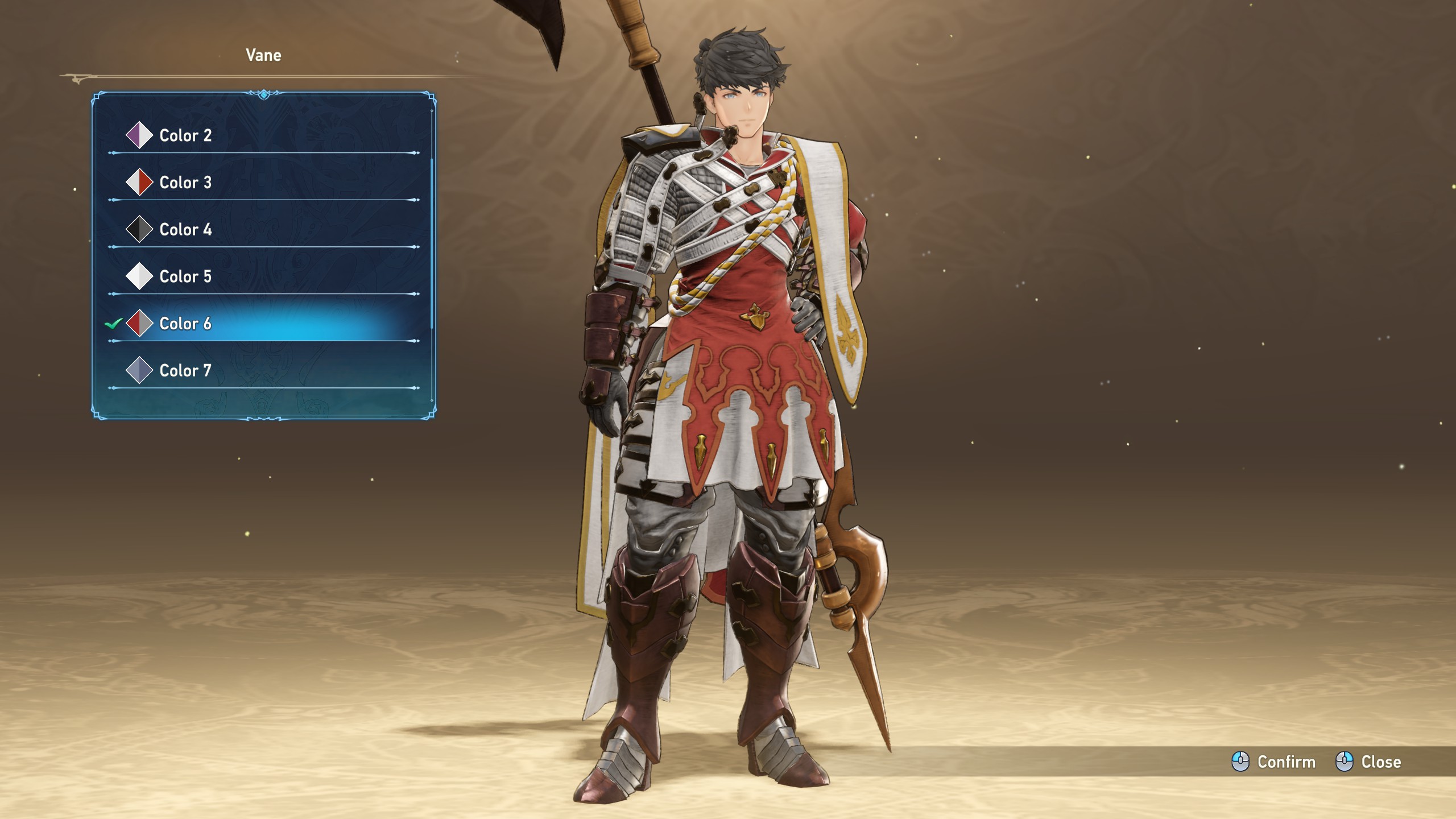Click the Confirm button
This screenshot has width=1456, height=819.
pos(1274,762)
